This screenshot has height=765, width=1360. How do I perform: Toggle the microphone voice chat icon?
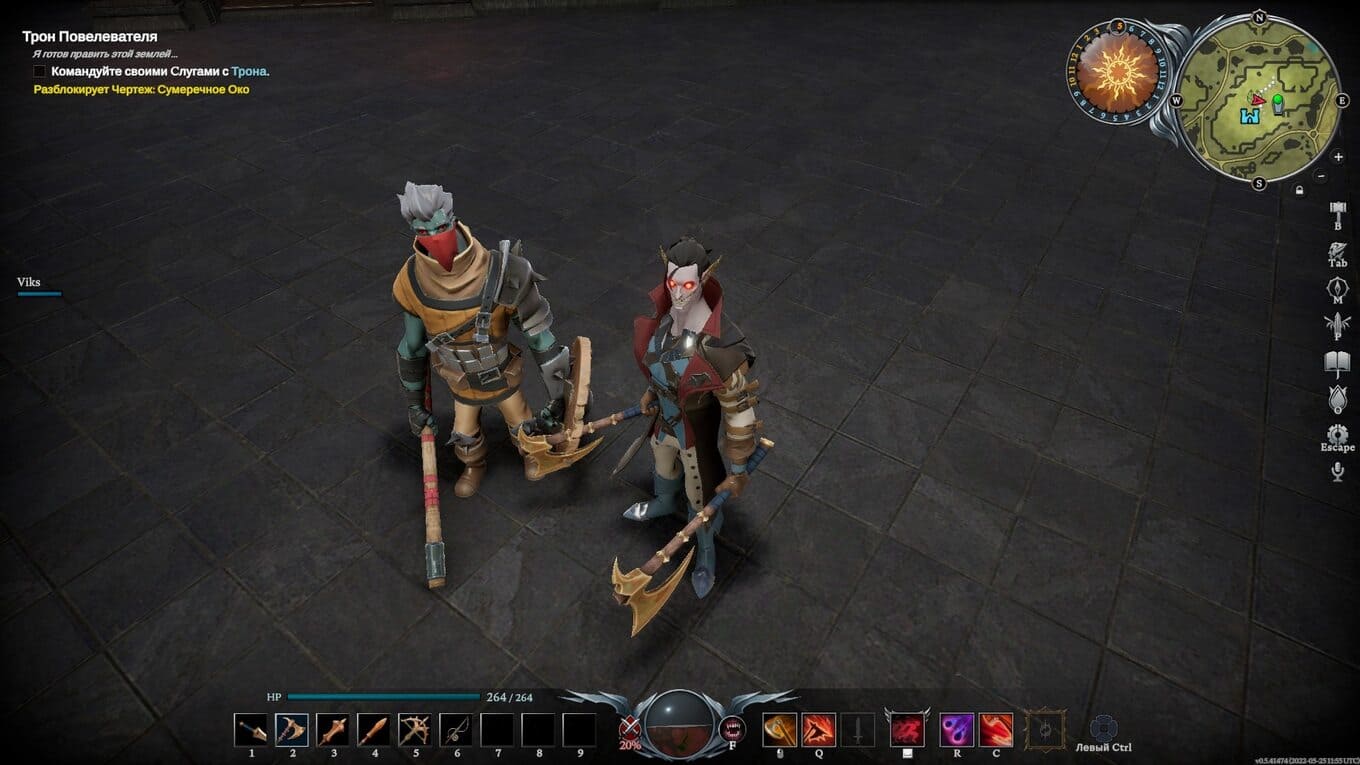[x=1338, y=472]
